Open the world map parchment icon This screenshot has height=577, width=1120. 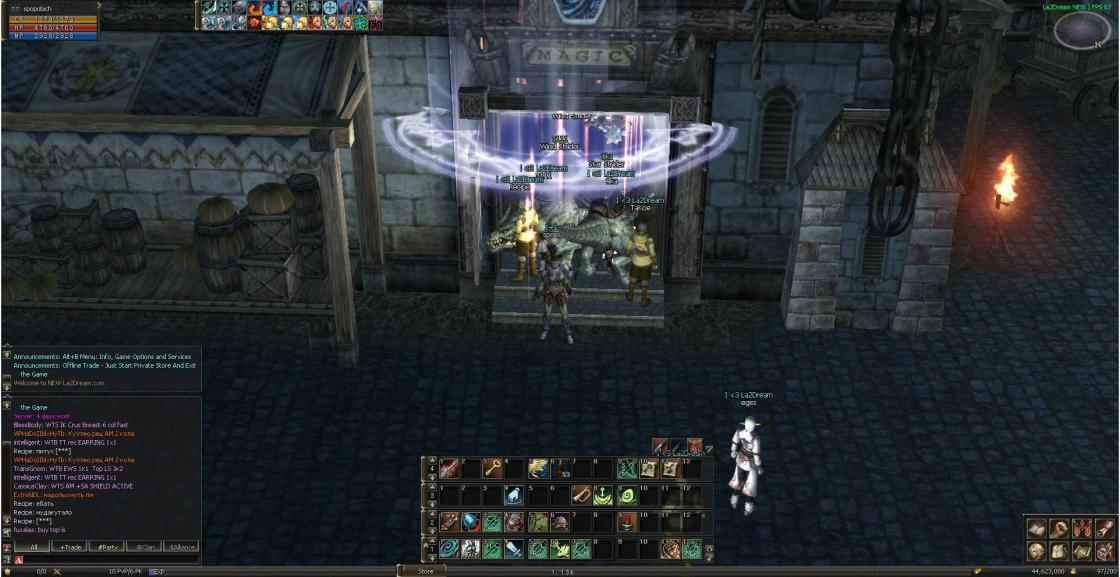tap(1081, 550)
